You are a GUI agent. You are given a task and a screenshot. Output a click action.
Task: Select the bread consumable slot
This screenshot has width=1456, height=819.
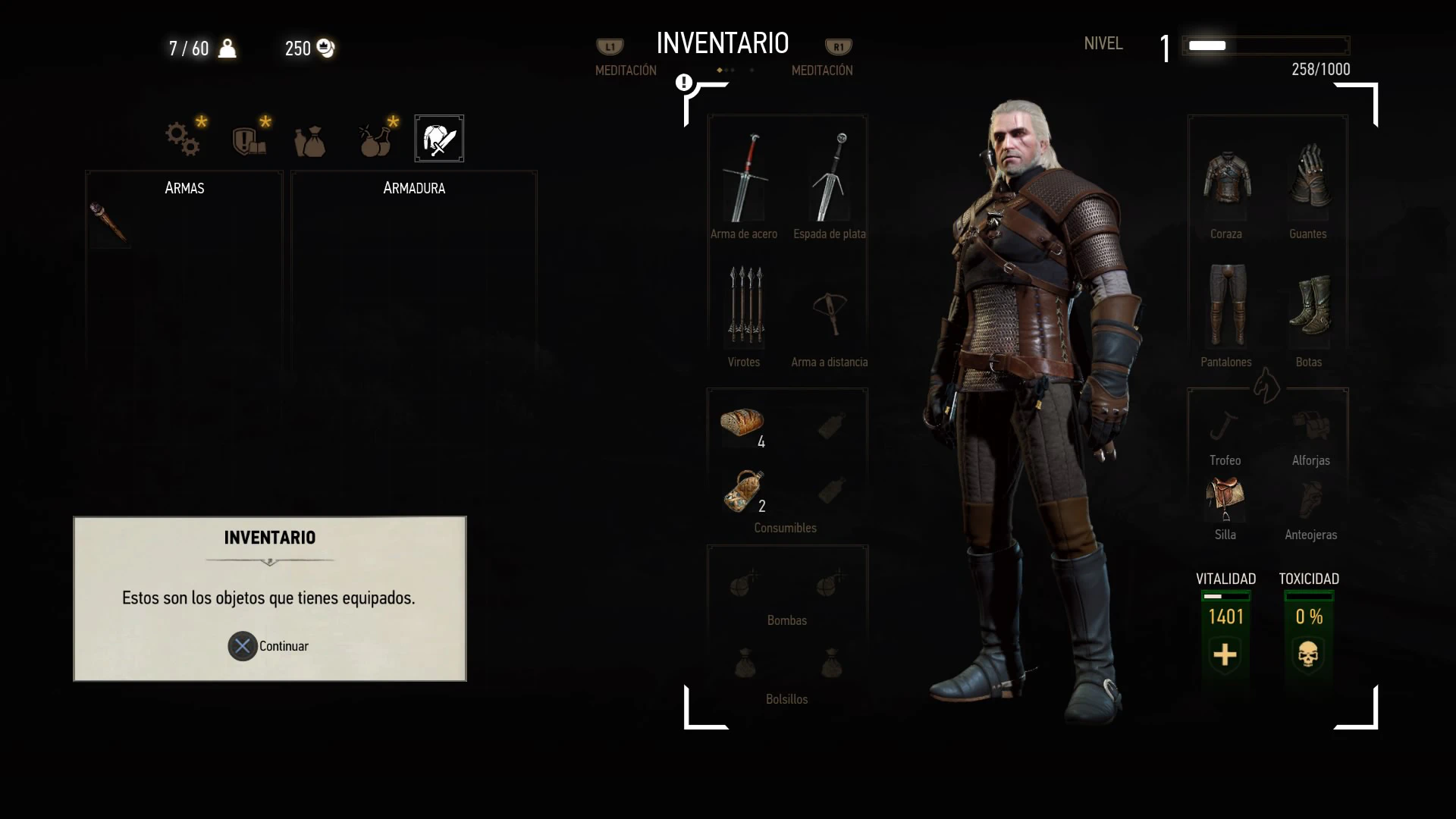(x=742, y=424)
